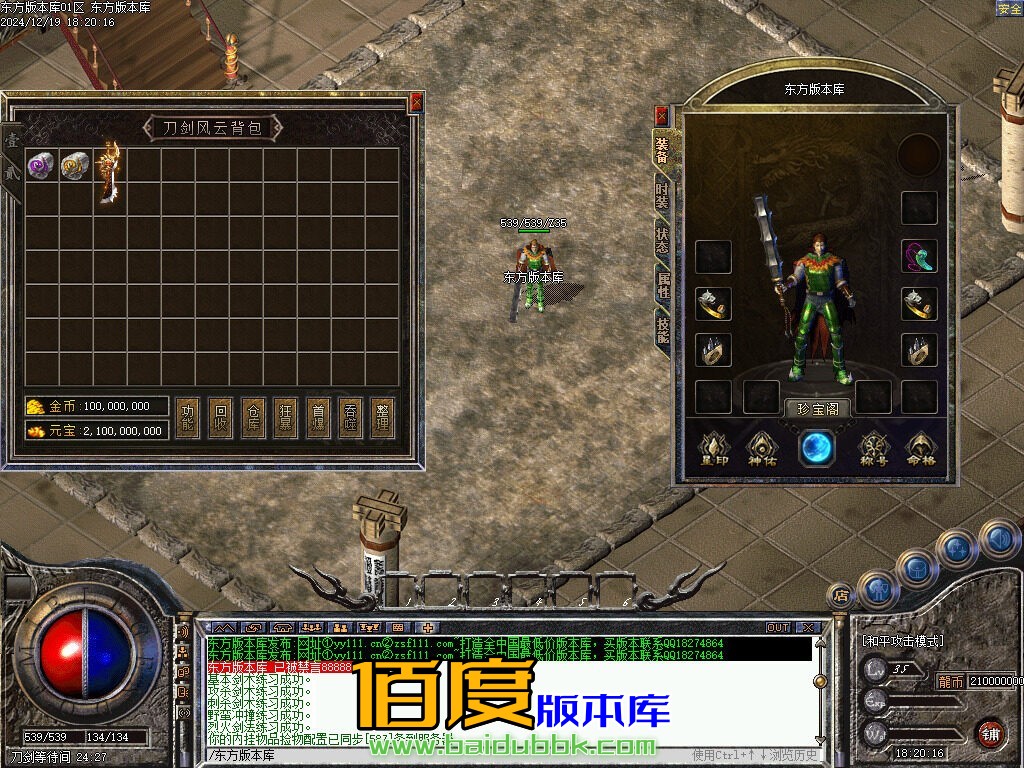Viewport: 1024px width, 768px height.
Task: Open the 属性 attributes tab
Action: [663, 285]
